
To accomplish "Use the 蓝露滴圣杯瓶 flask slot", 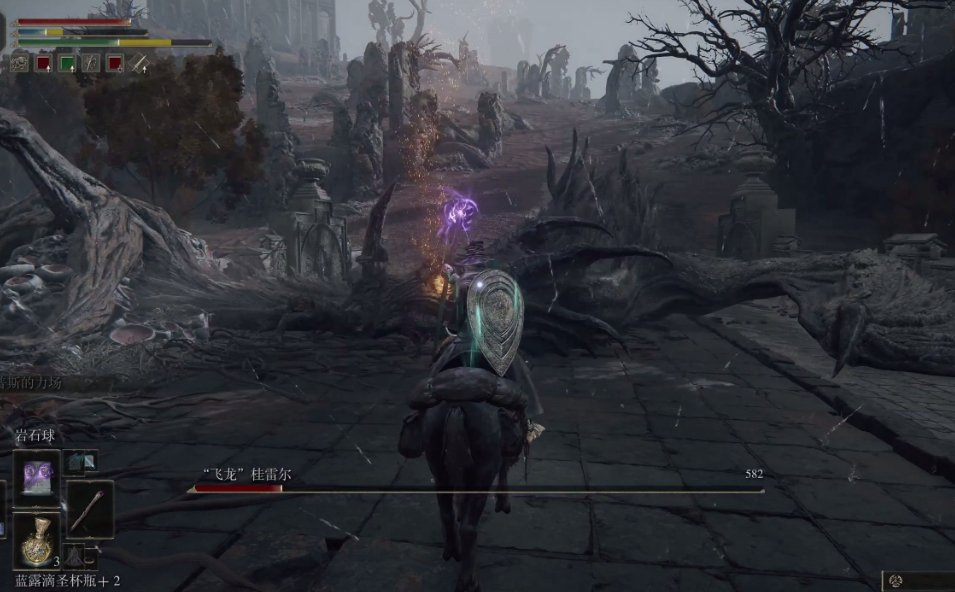I will coord(38,541).
